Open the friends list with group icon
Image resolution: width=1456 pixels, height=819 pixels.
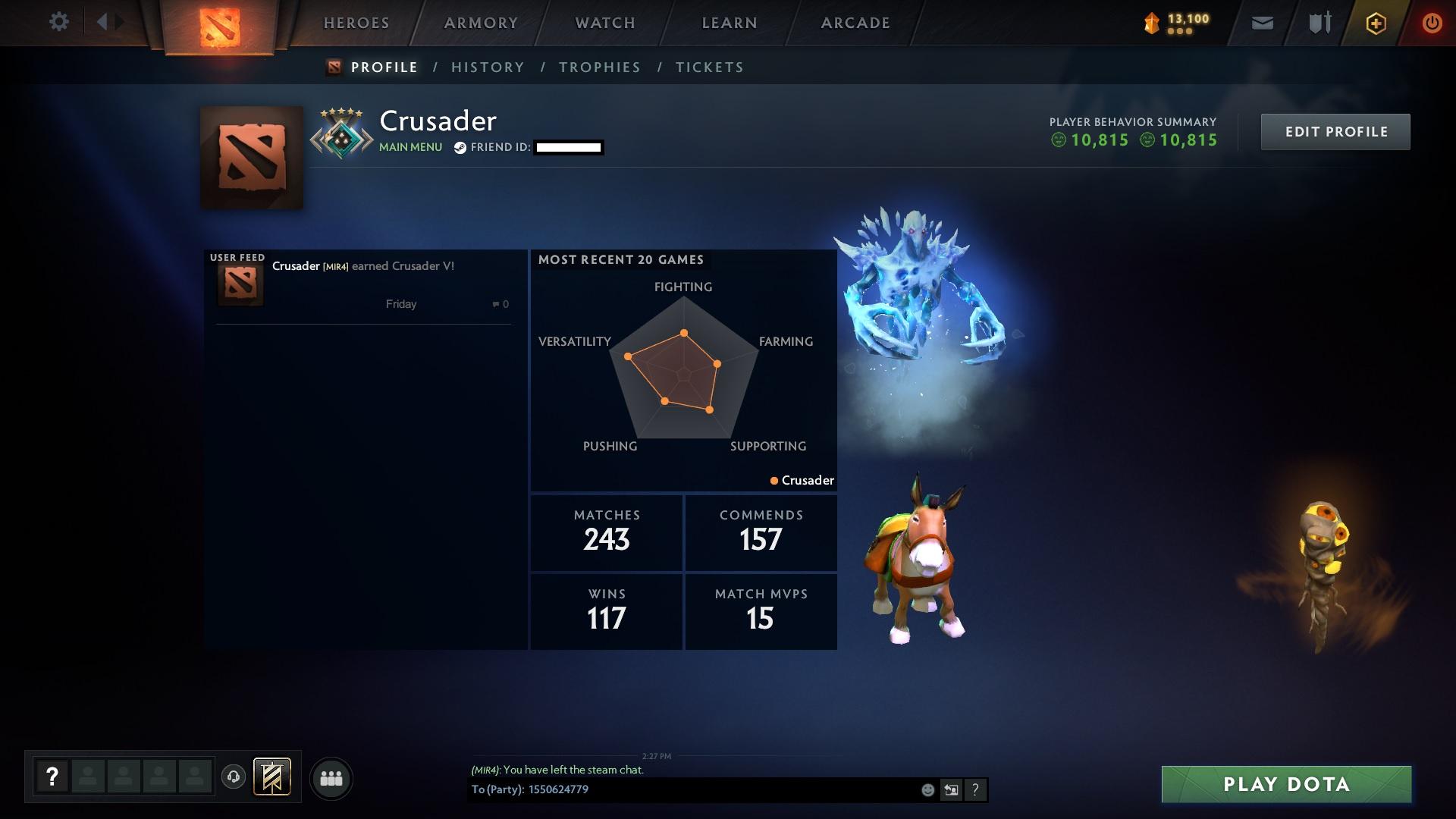(331, 777)
